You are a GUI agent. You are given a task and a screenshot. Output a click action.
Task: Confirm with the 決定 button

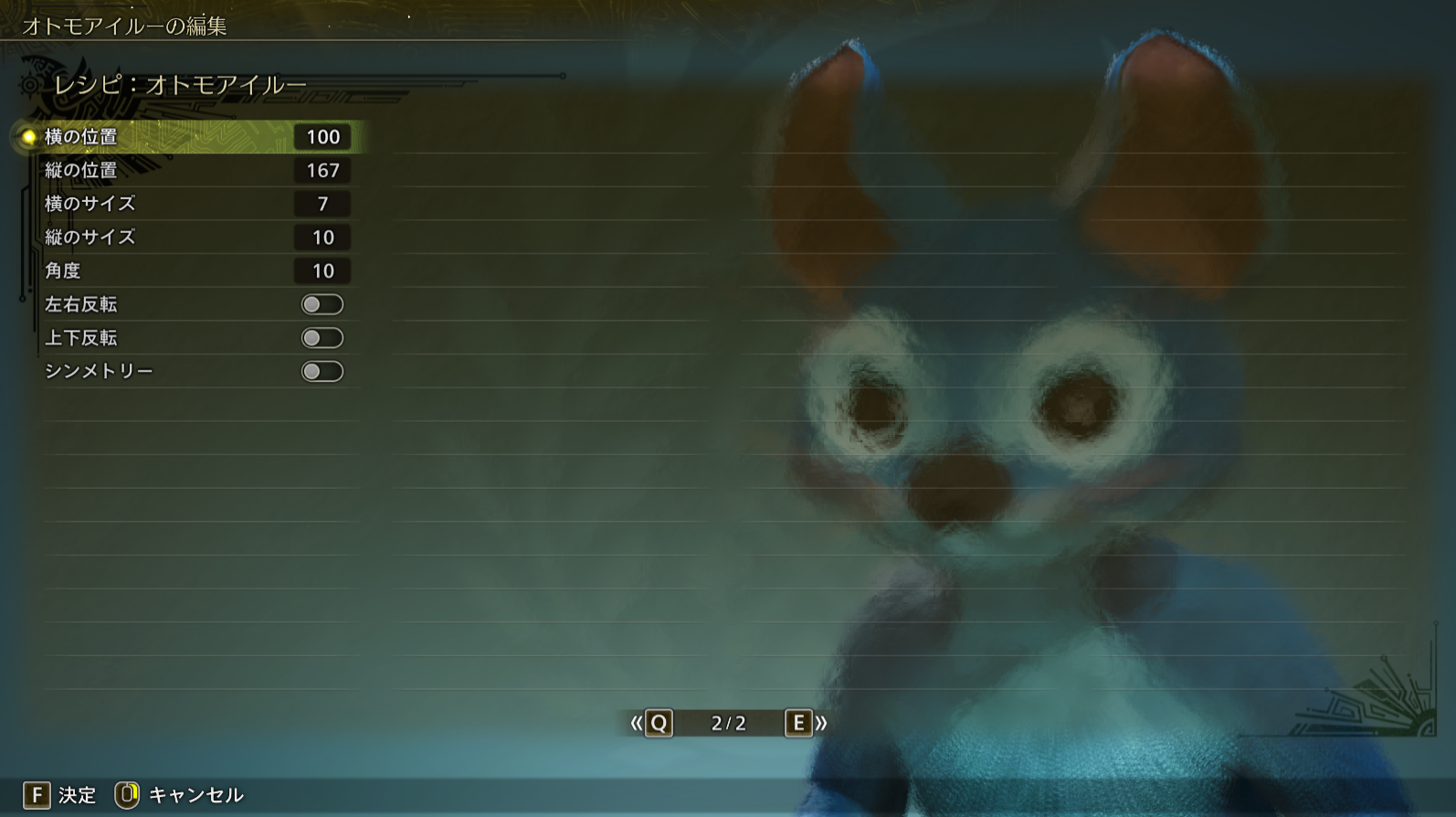point(78,795)
